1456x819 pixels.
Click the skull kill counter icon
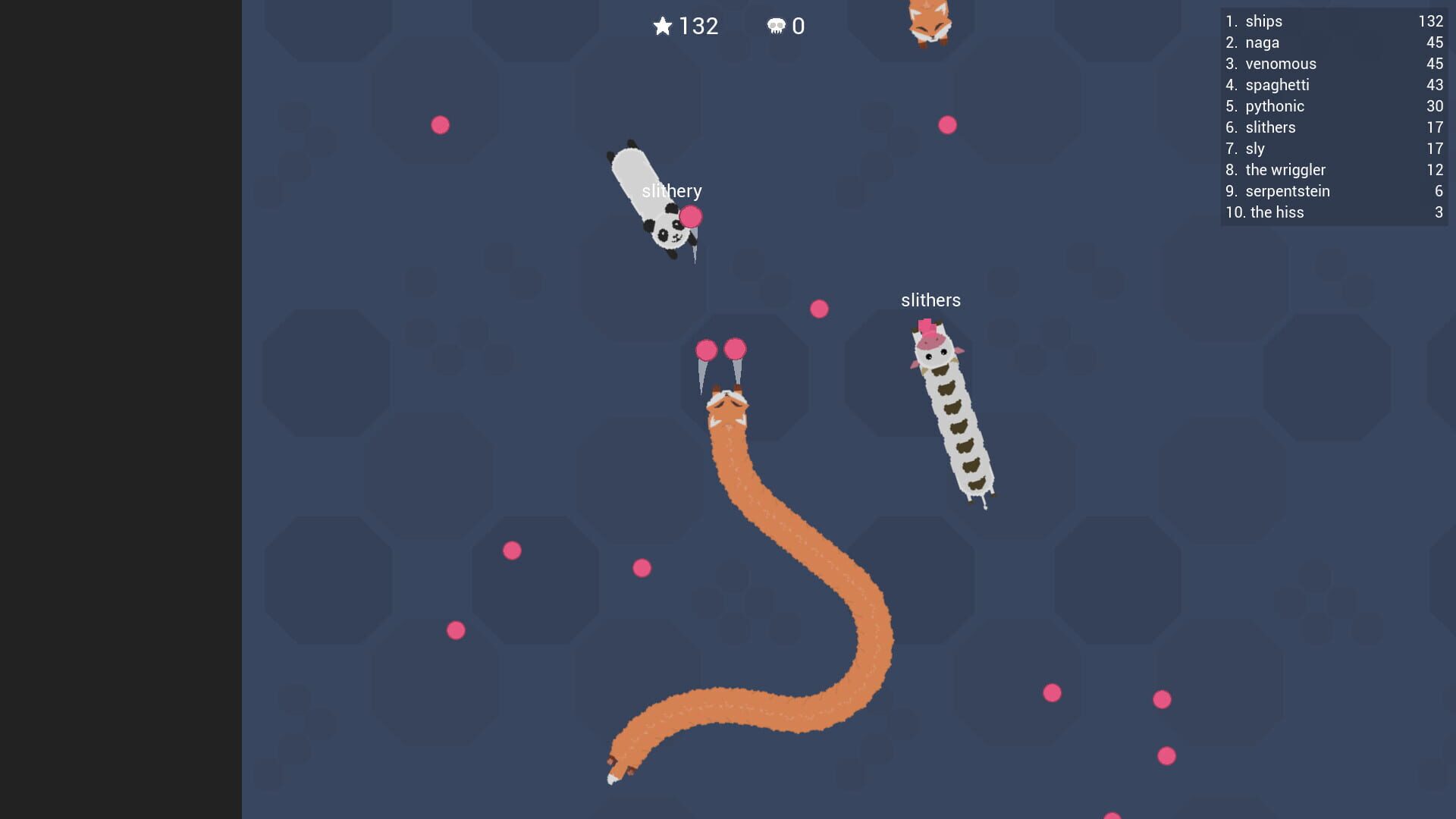[775, 27]
